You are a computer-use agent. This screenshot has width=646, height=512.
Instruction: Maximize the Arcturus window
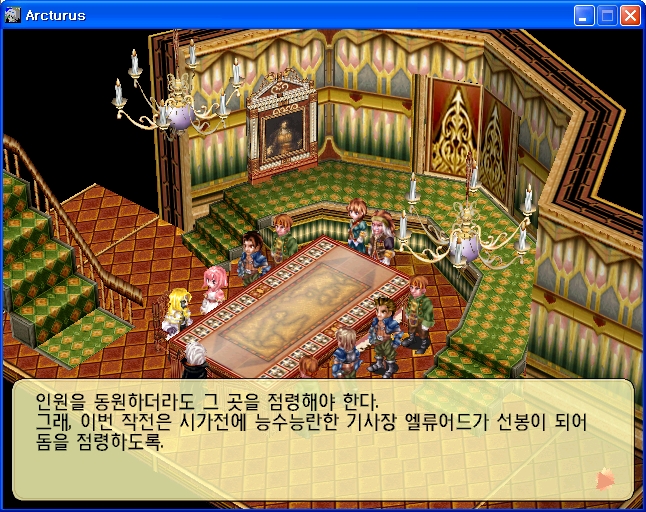[x=607, y=15]
